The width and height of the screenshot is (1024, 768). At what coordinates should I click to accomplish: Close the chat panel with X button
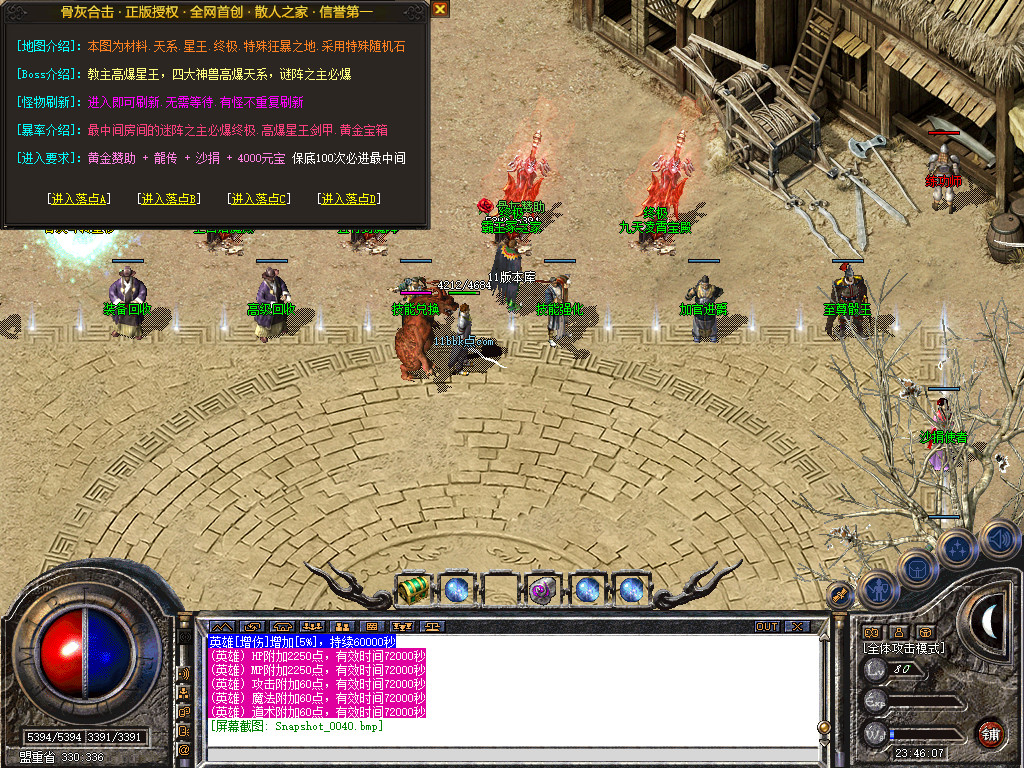(x=796, y=627)
